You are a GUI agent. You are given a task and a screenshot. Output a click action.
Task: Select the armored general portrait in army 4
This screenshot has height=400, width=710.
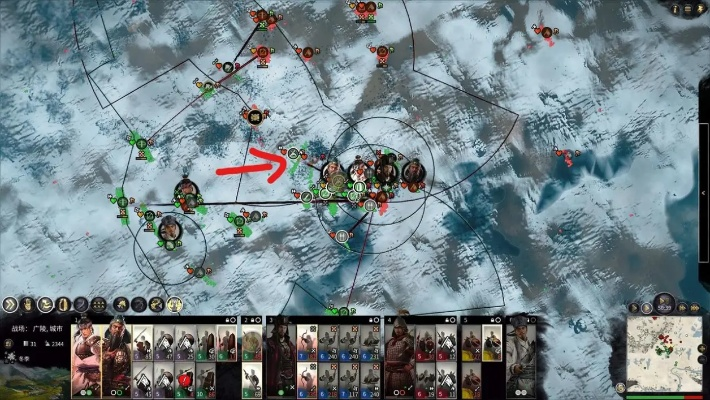click(x=399, y=355)
